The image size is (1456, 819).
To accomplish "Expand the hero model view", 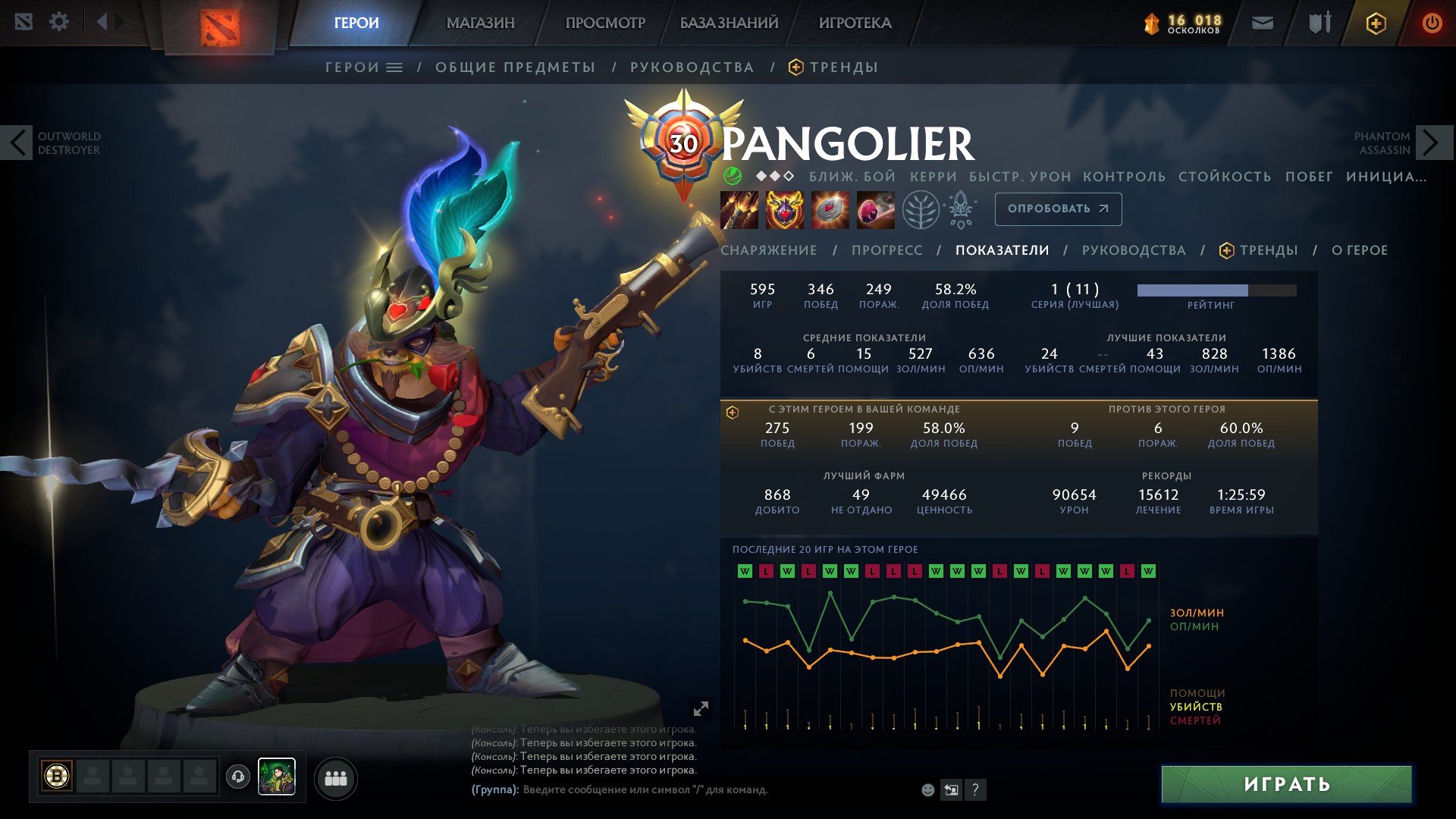I will pyautogui.click(x=701, y=708).
